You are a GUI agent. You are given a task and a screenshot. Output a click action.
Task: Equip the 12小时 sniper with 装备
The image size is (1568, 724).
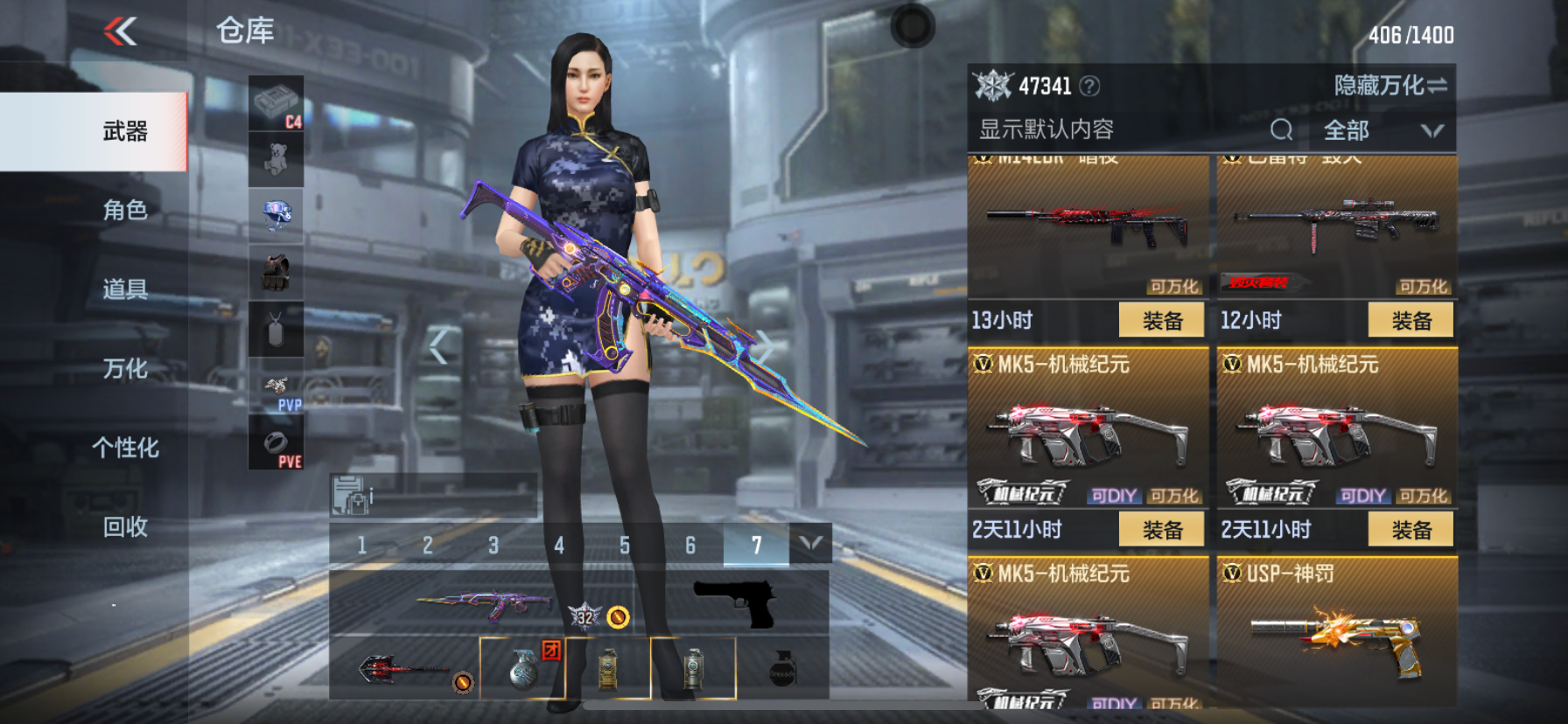(1410, 321)
